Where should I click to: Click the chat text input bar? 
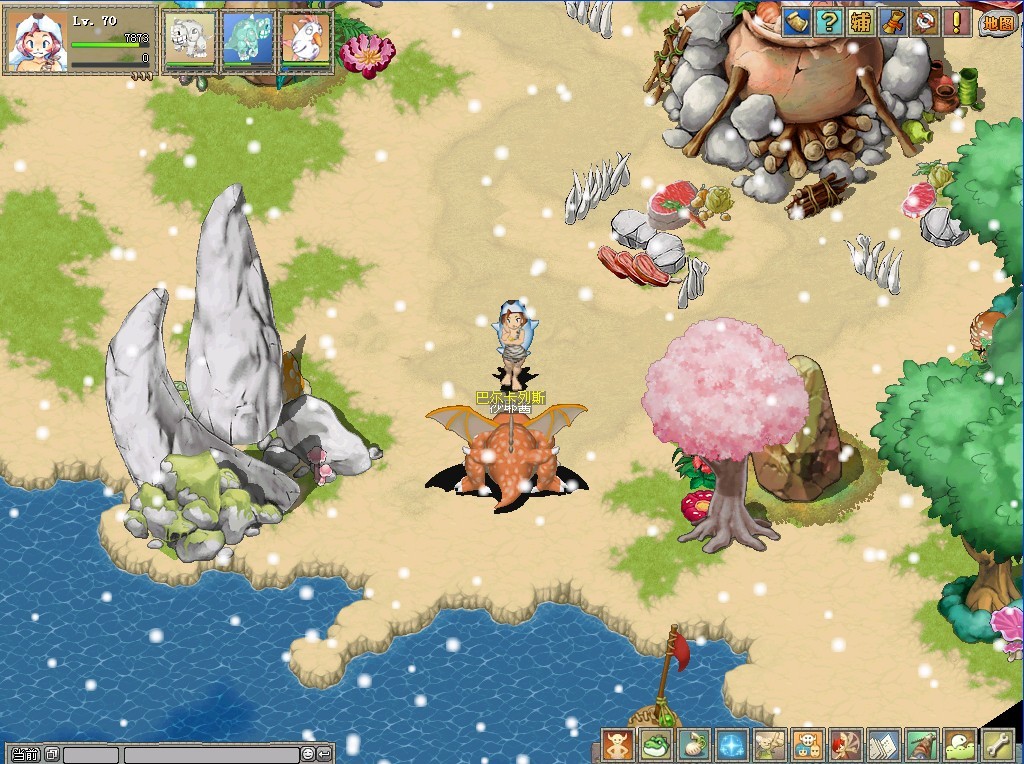coord(210,754)
